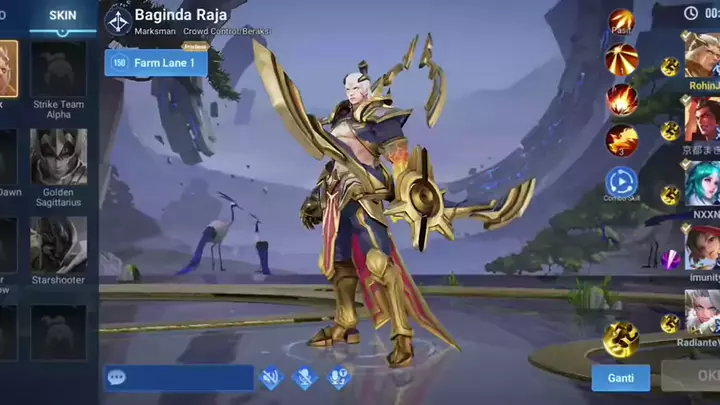View the Pasif skill icon
Image resolution: width=720 pixels, height=405 pixels.
click(x=621, y=21)
